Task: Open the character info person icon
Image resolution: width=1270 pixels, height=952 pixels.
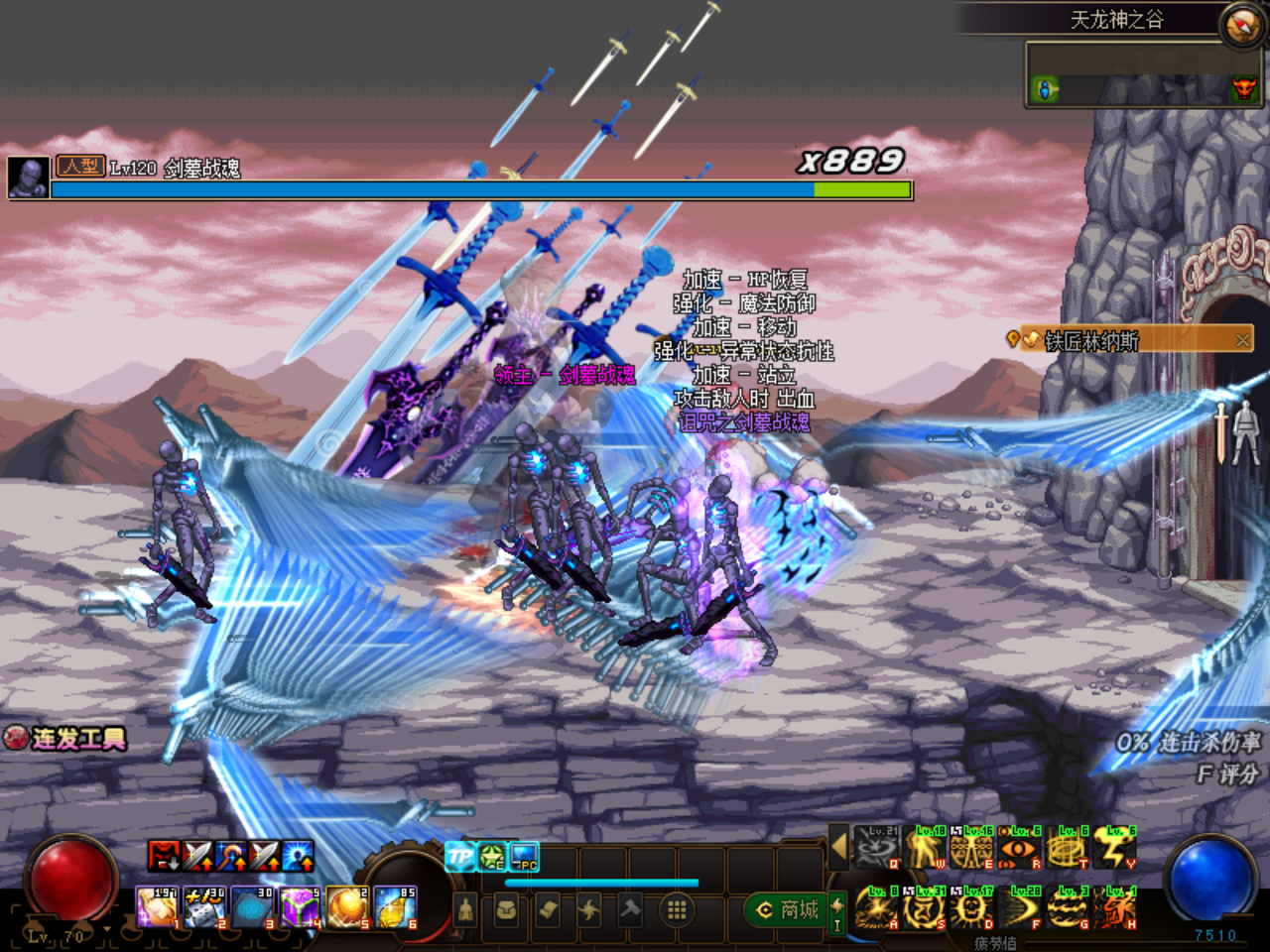Action: pyautogui.click(x=464, y=906)
